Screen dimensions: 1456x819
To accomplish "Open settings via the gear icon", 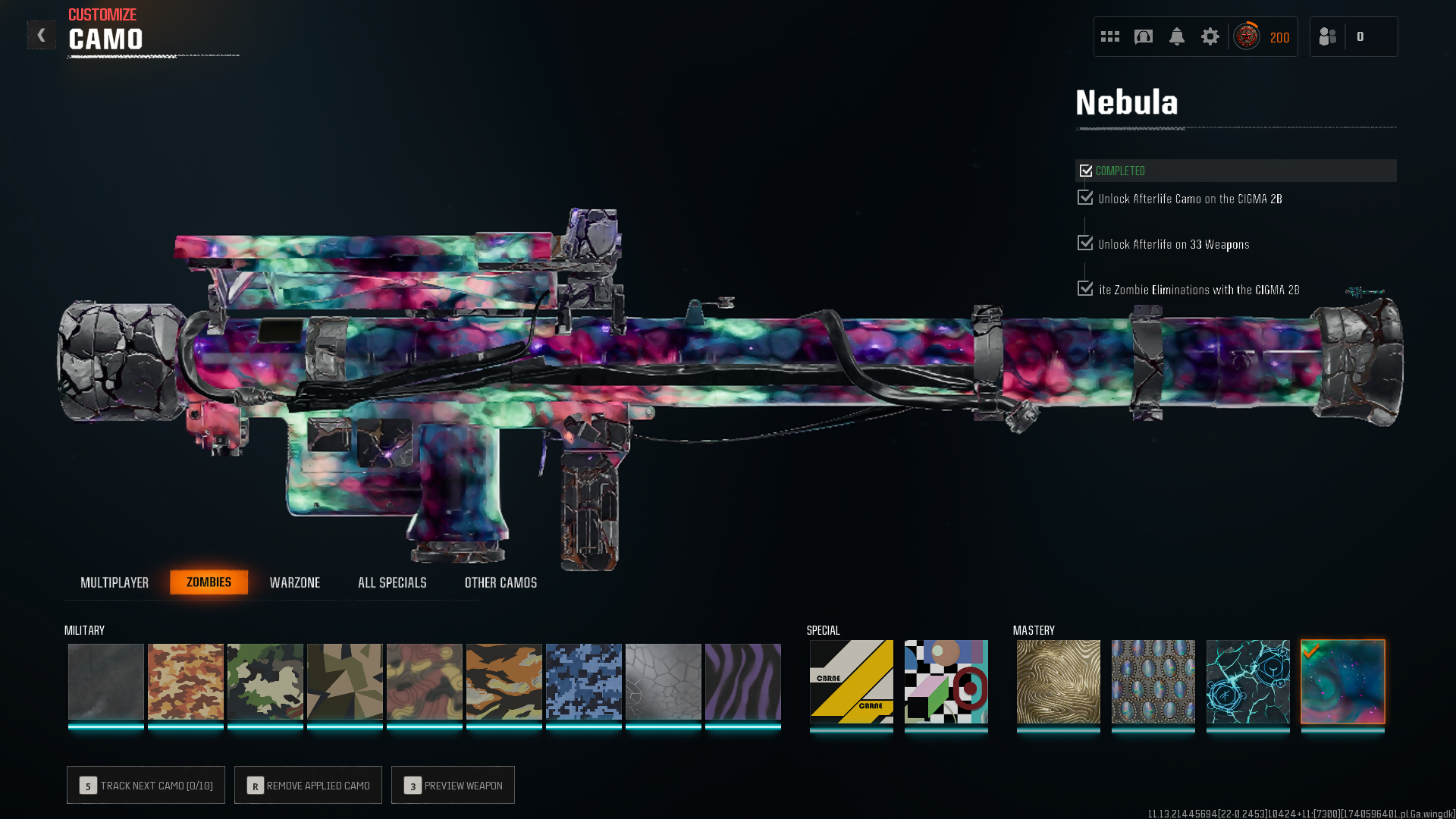I will click(x=1210, y=36).
